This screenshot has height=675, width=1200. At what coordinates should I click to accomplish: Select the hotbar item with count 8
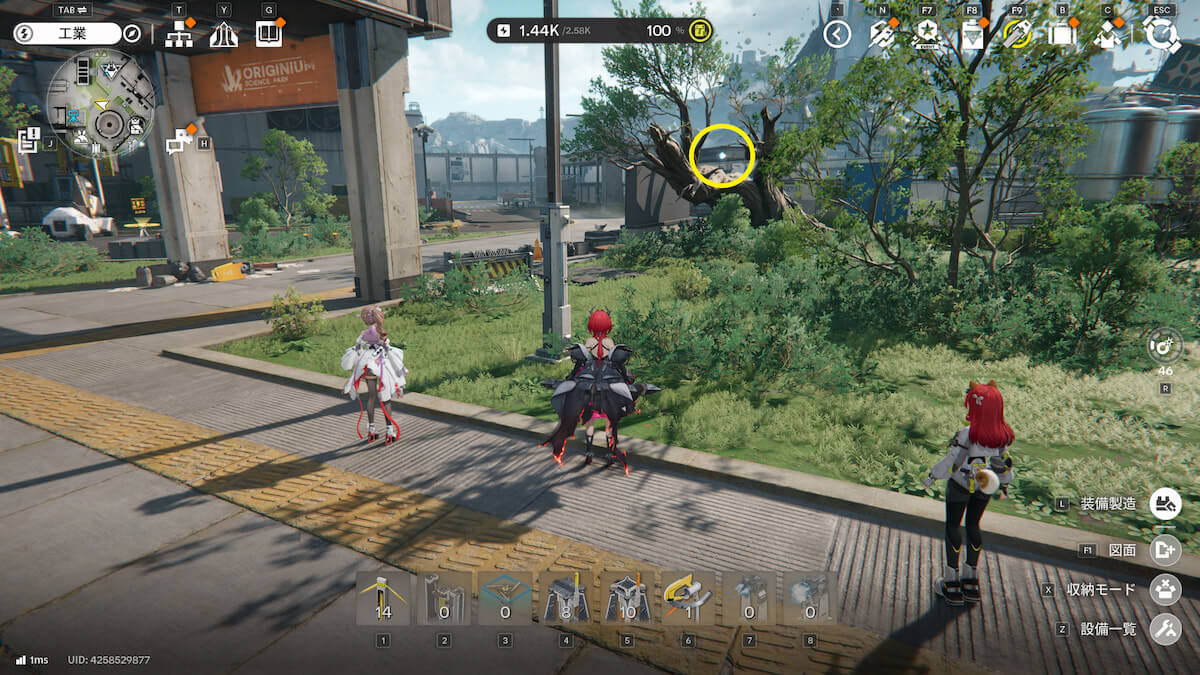565,598
